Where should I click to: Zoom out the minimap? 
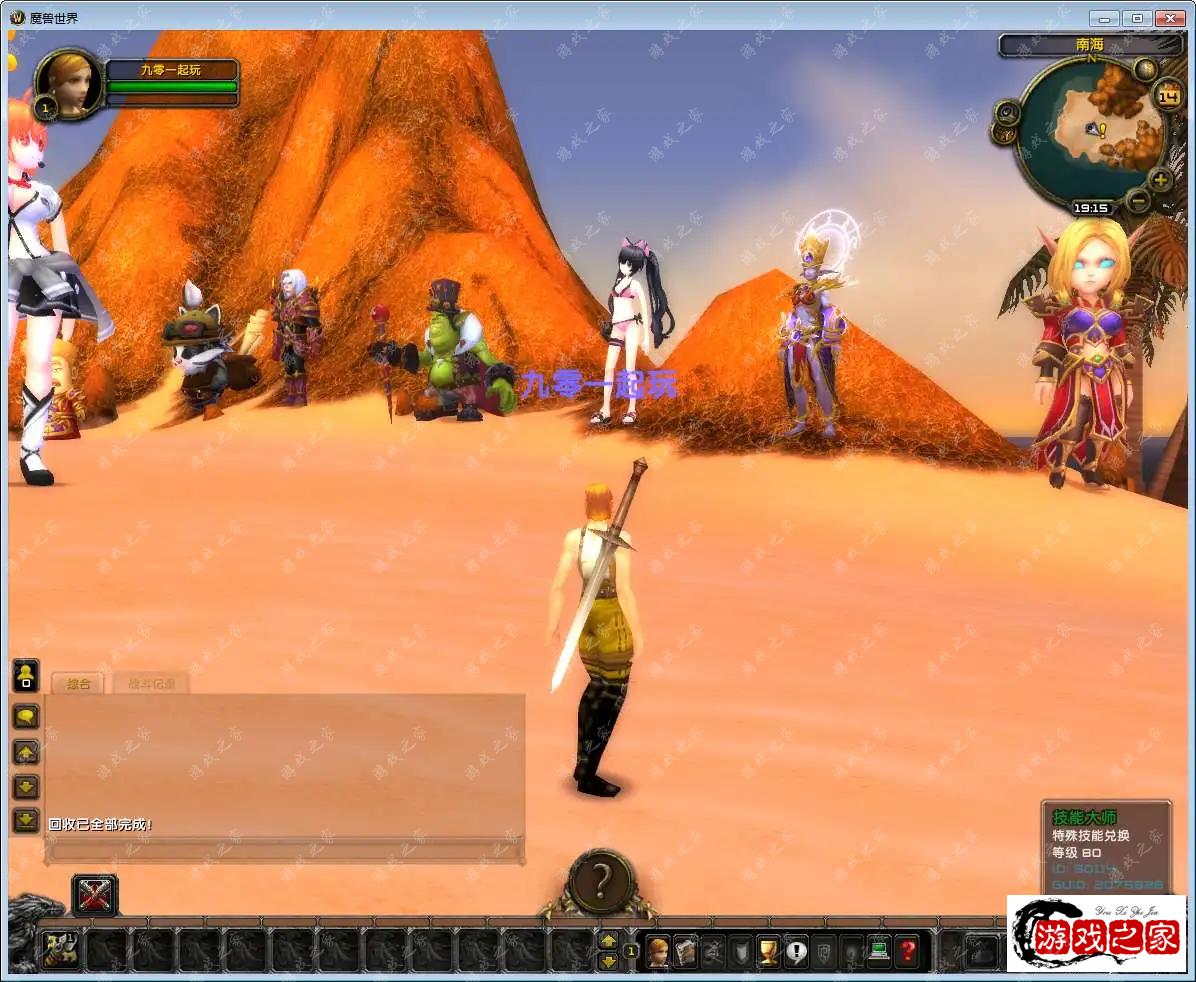click(1137, 200)
